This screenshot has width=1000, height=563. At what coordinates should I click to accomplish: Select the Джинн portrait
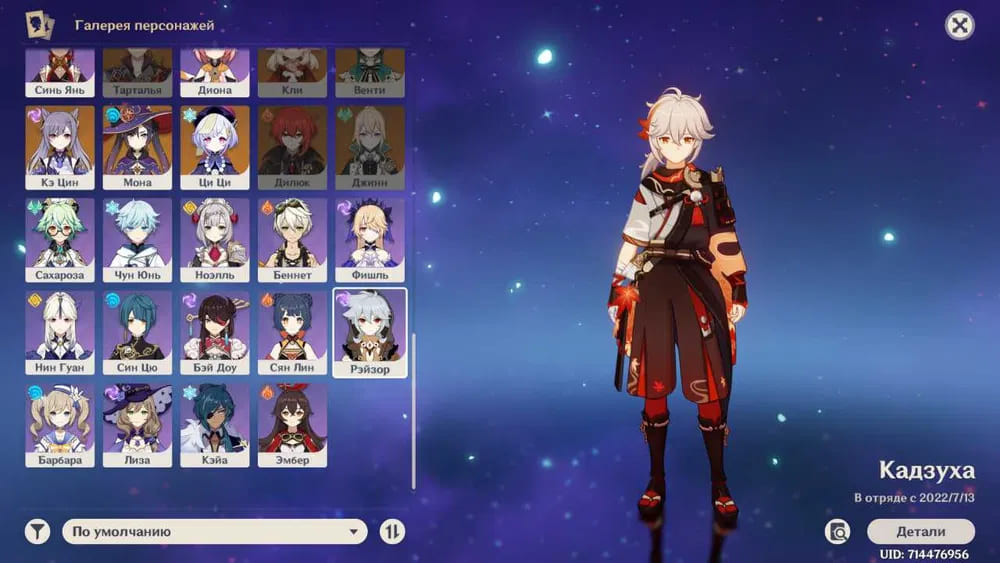click(x=370, y=147)
